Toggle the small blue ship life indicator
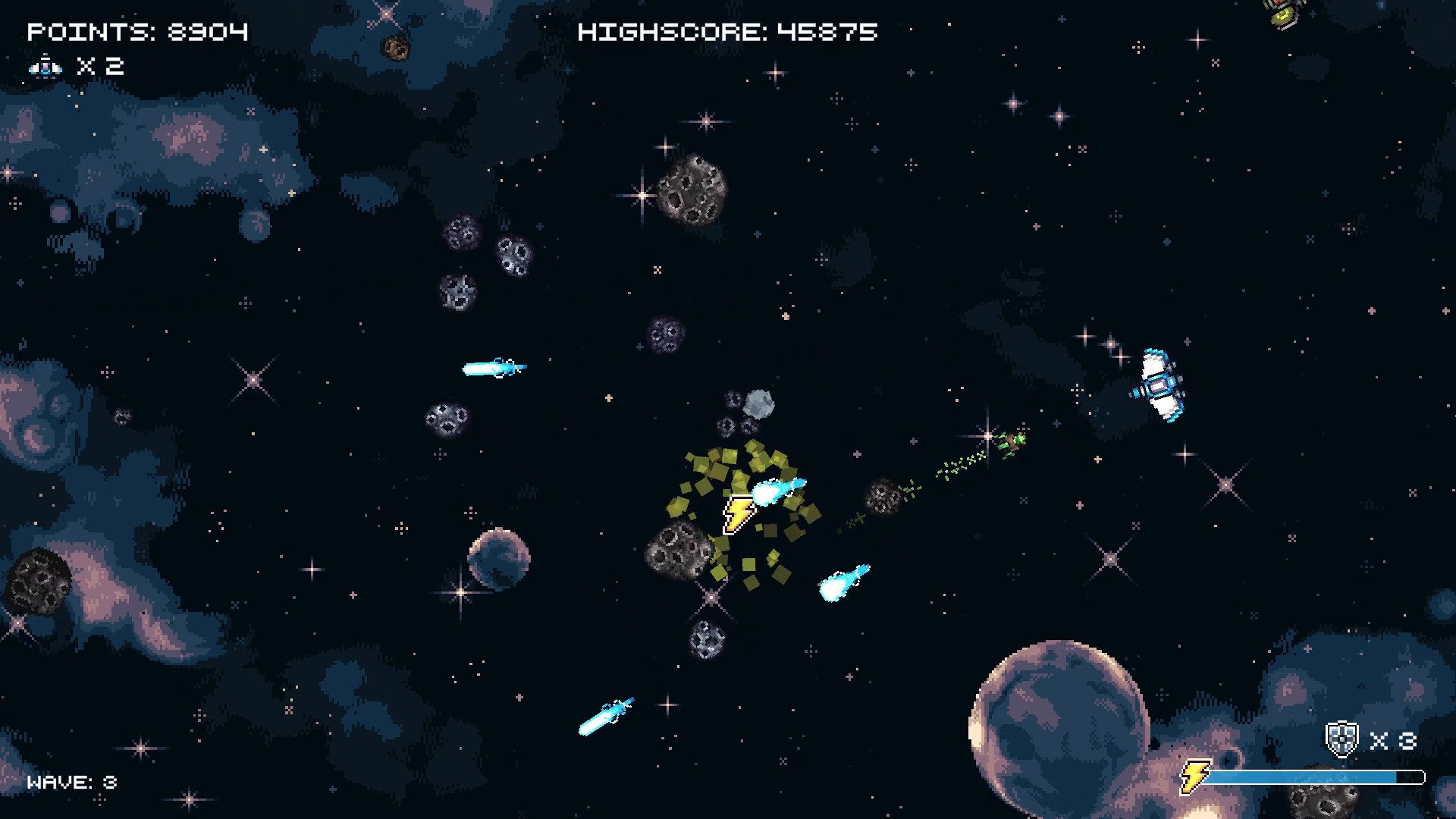The height and width of the screenshot is (819, 1456). point(44,67)
